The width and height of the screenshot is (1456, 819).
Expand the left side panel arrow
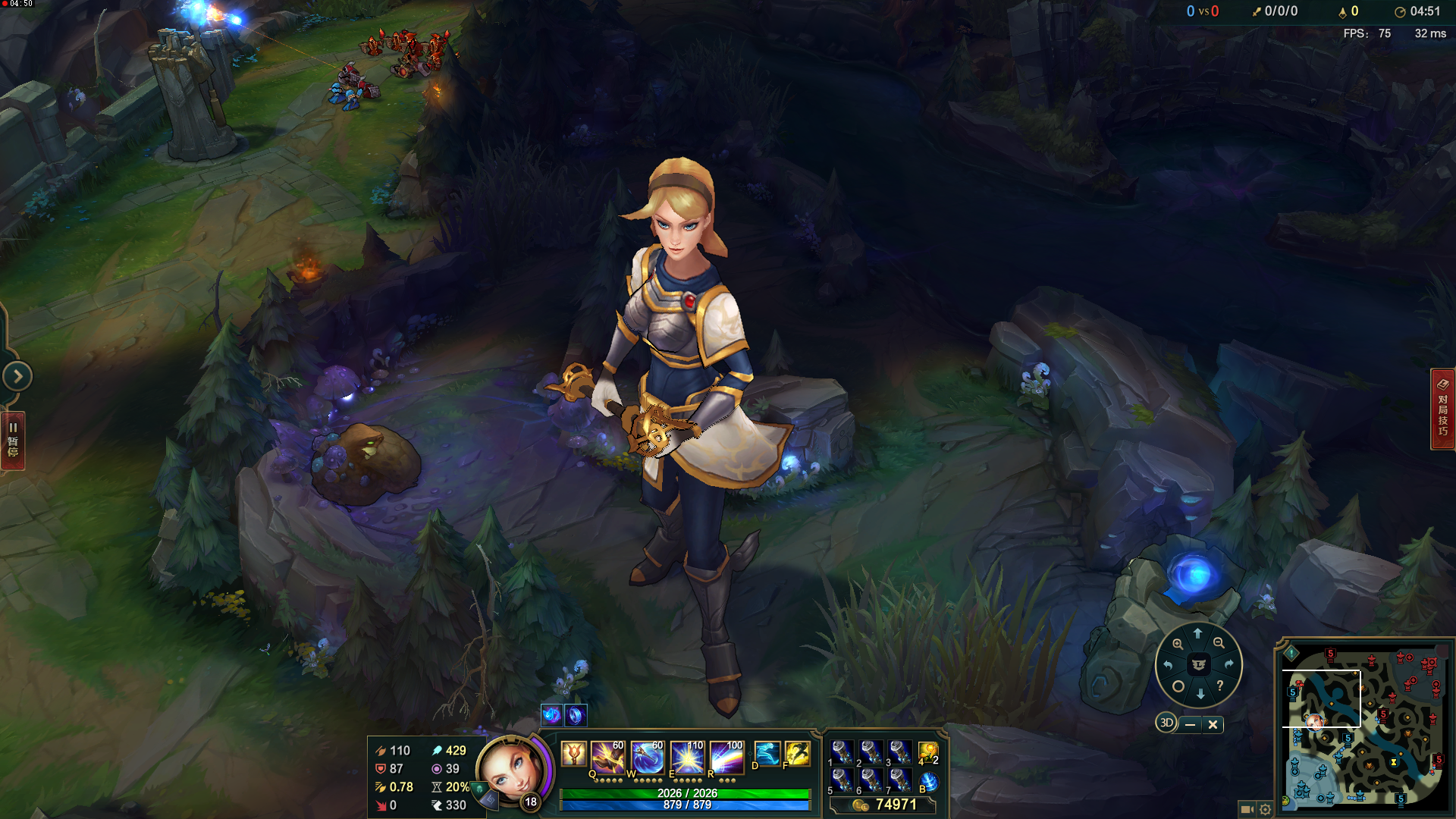(x=17, y=376)
